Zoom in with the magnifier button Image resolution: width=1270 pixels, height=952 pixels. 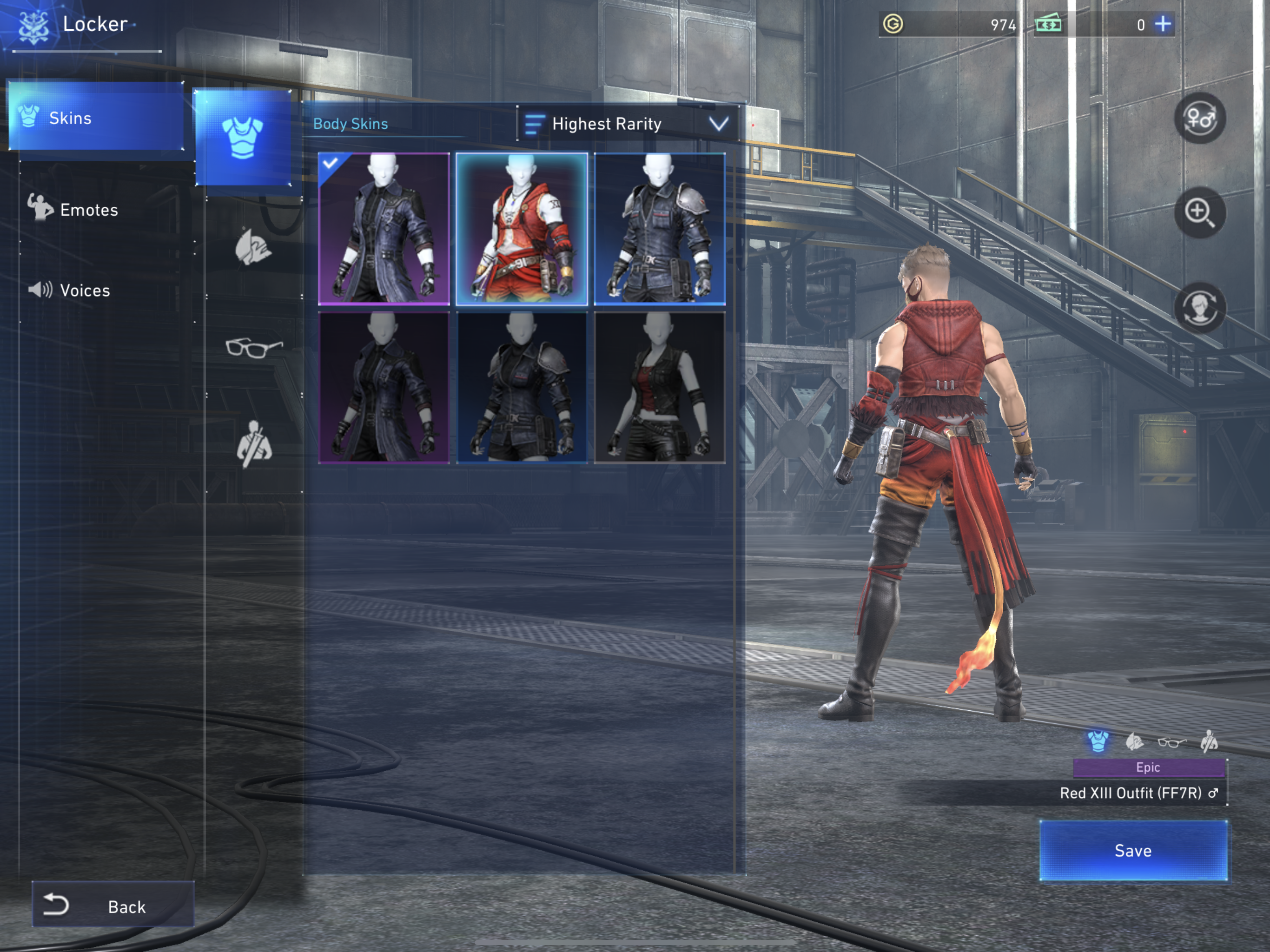coord(1199,212)
